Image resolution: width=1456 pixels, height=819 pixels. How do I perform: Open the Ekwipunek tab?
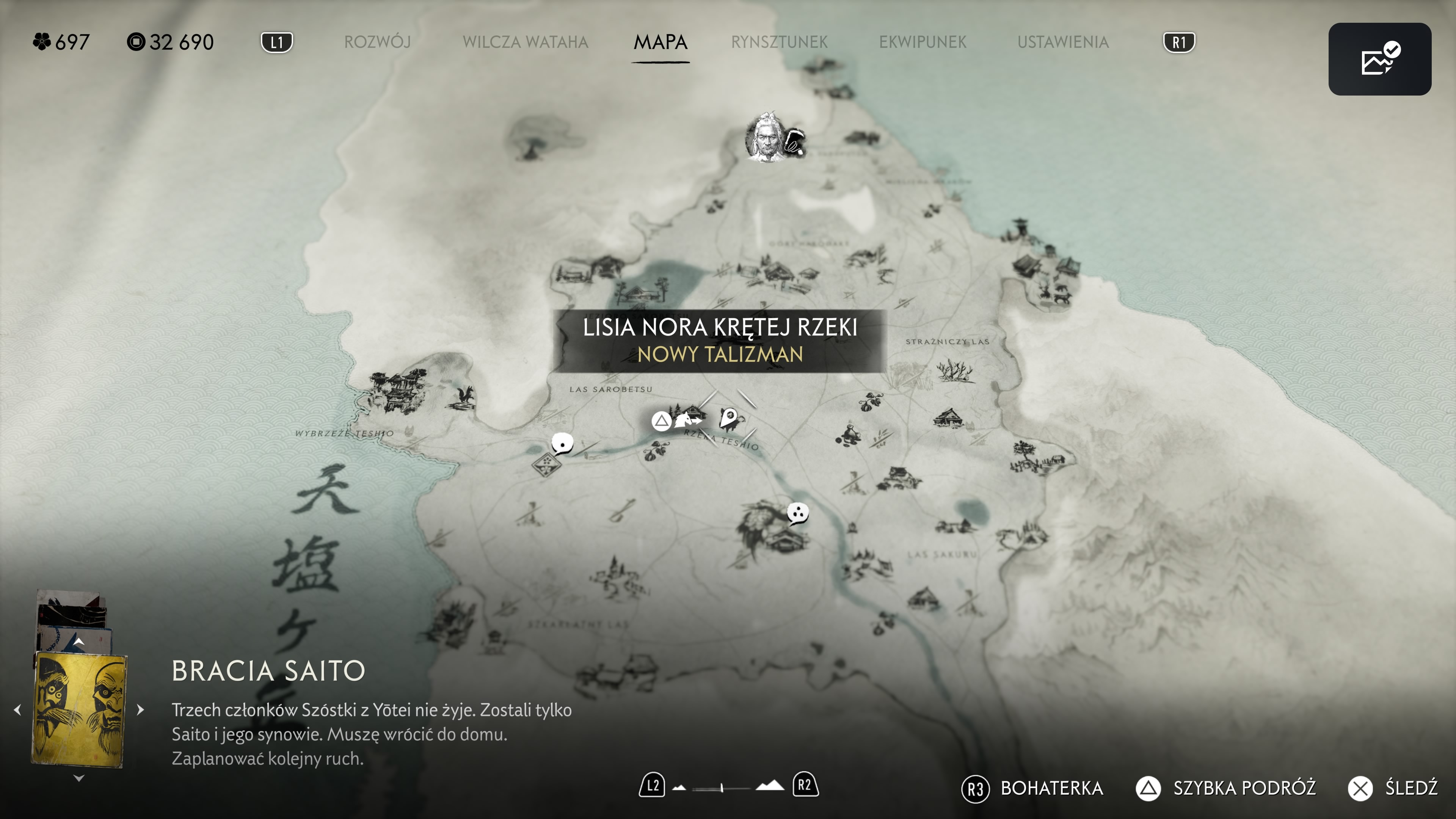click(923, 42)
